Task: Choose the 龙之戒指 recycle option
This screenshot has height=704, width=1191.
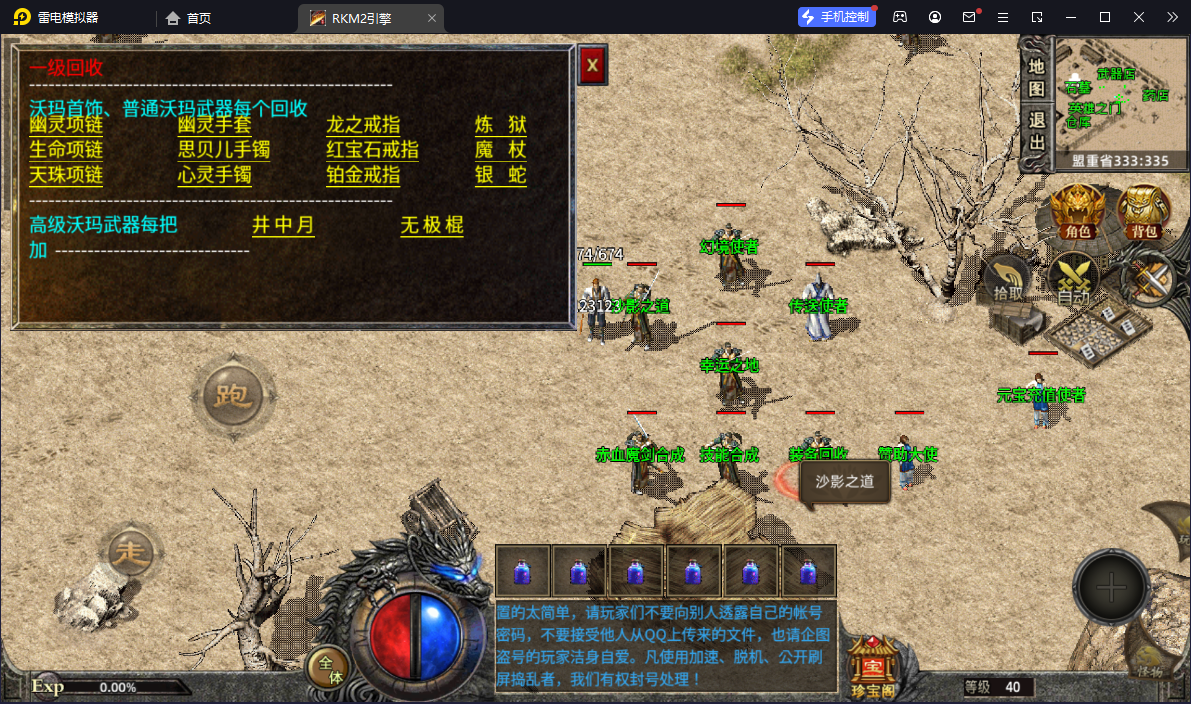Action: coord(363,125)
